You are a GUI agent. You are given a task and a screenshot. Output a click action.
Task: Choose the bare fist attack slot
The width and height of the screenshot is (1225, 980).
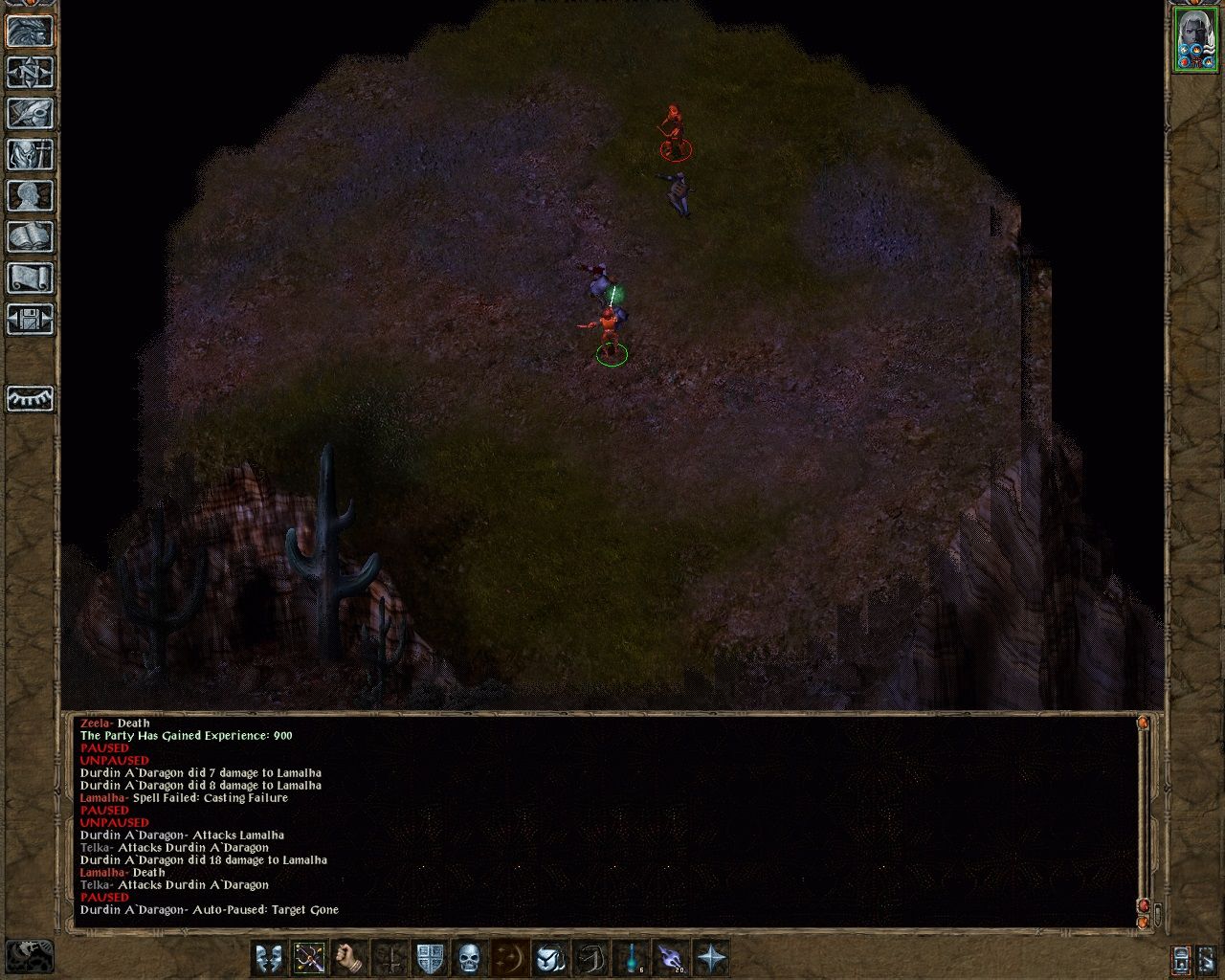tap(350, 958)
